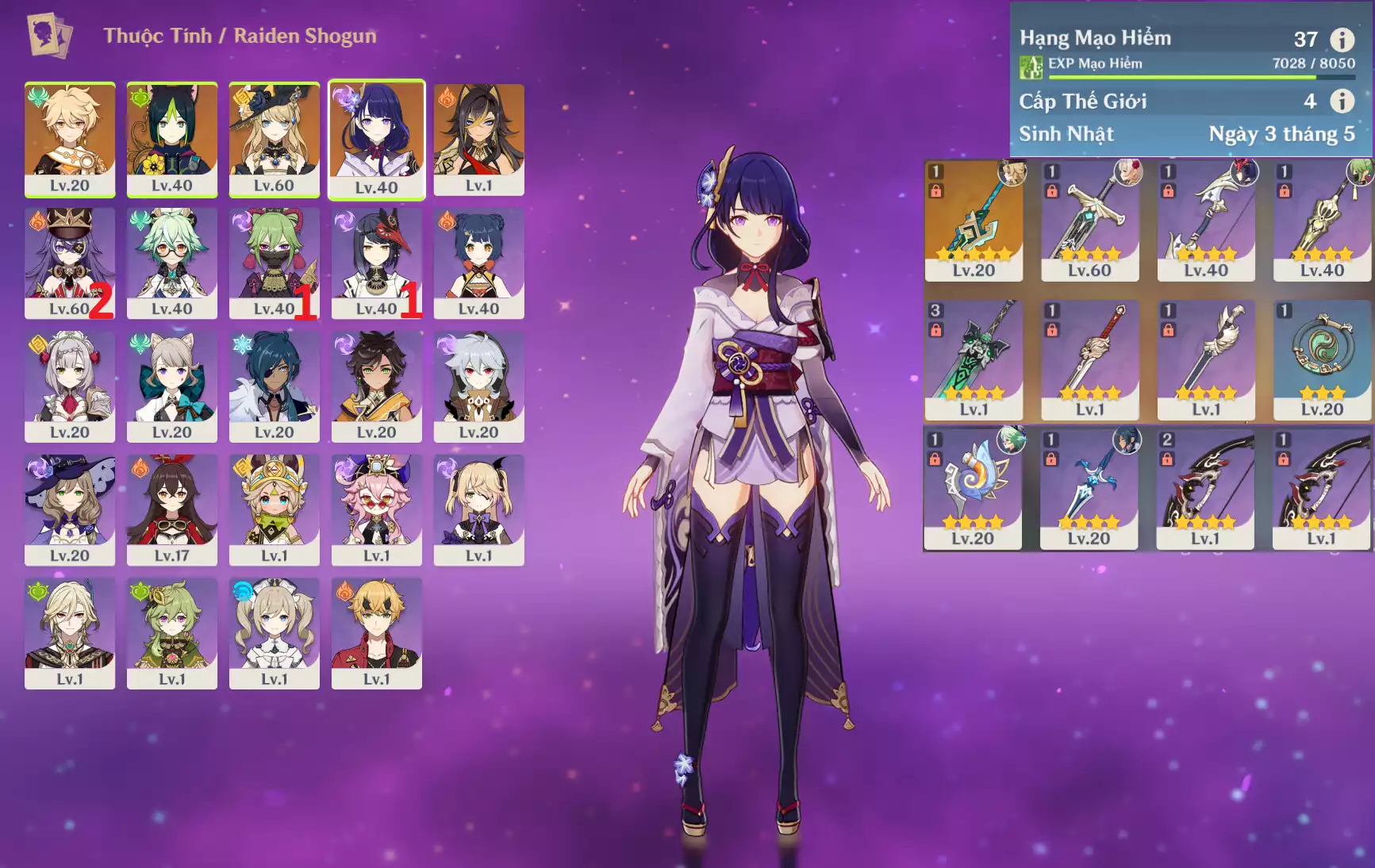Choose Kaeya's Lv.20 portrait

pos(275,386)
